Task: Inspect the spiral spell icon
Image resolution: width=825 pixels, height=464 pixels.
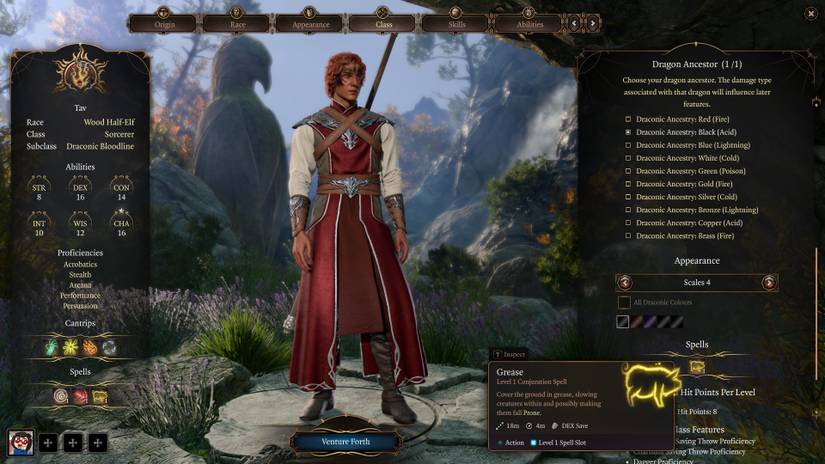Action: 62,396
